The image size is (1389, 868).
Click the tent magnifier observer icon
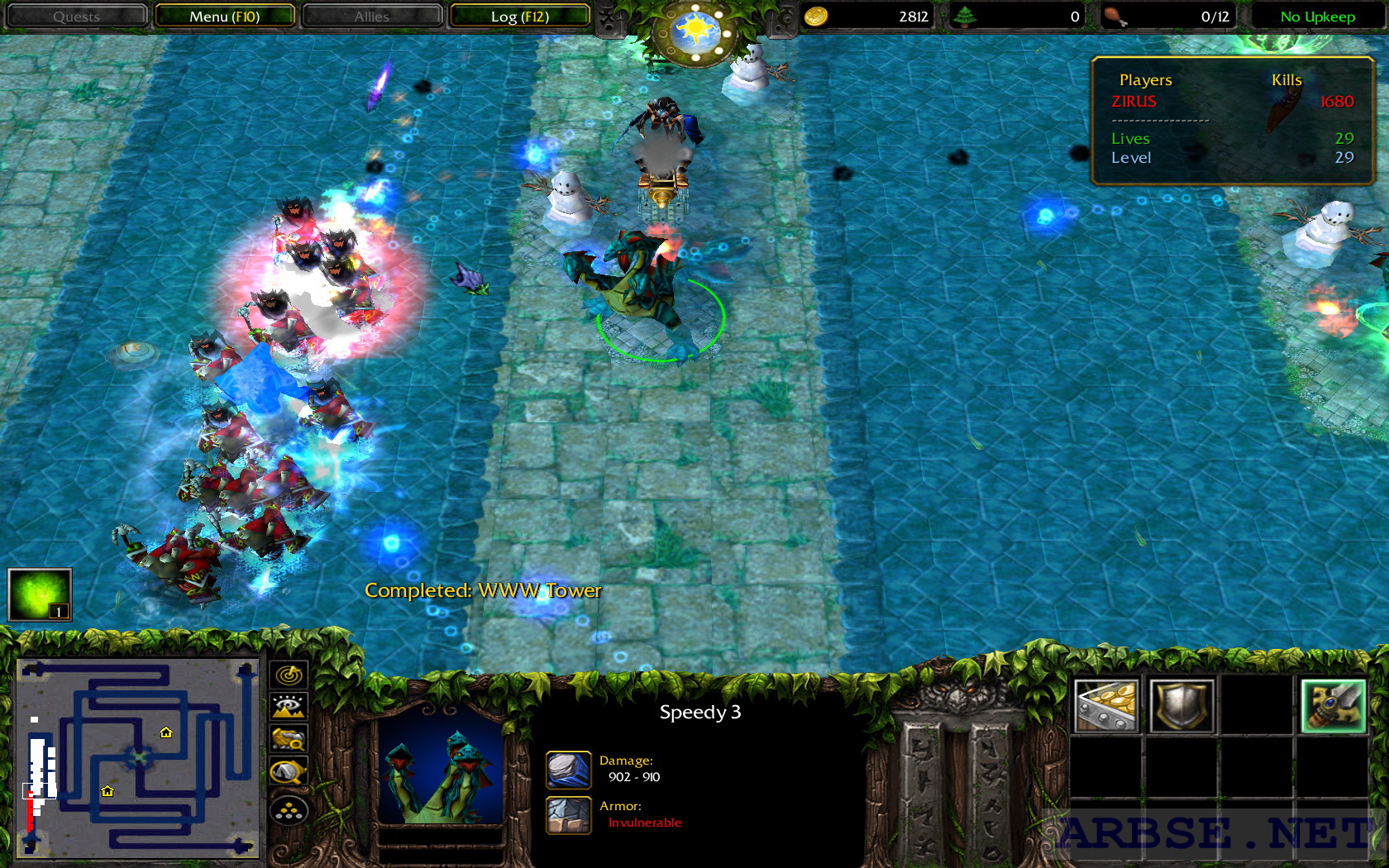(x=289, y=770)
